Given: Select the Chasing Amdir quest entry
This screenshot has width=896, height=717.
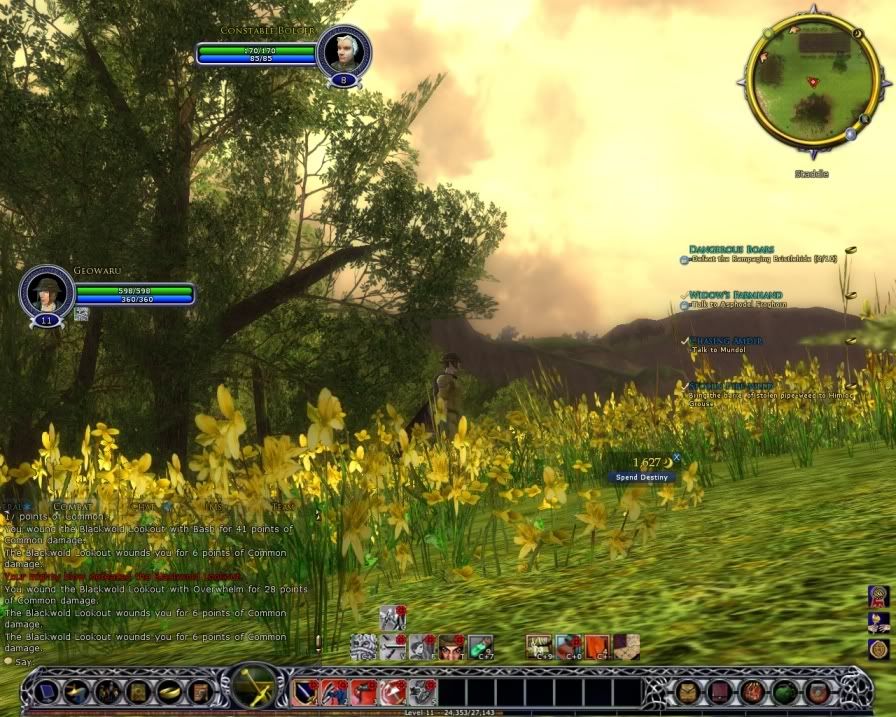Looking at the screenshot, I should pos(727,341).
